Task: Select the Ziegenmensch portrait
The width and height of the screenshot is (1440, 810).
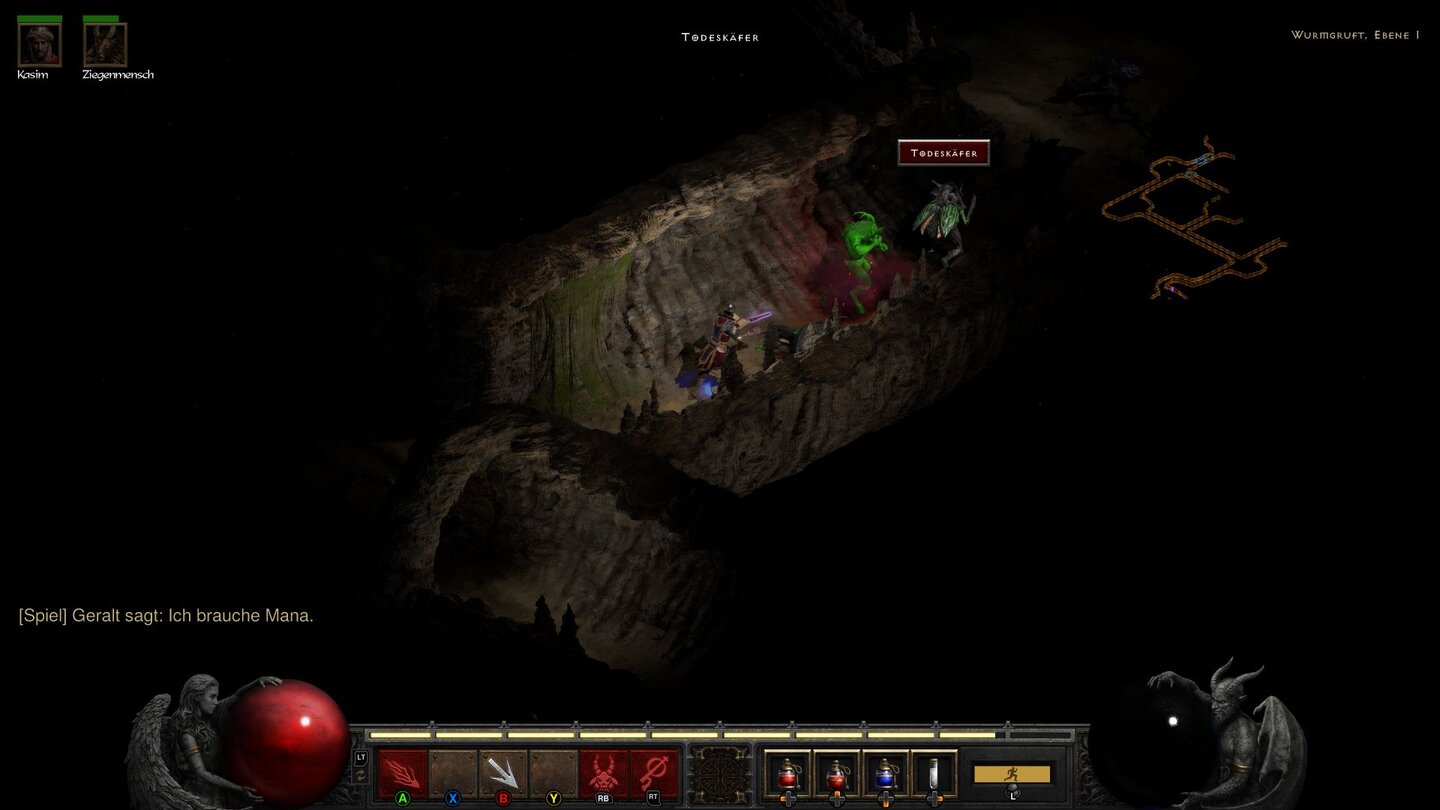Action: pyautogui.click(x=105, y=45)
